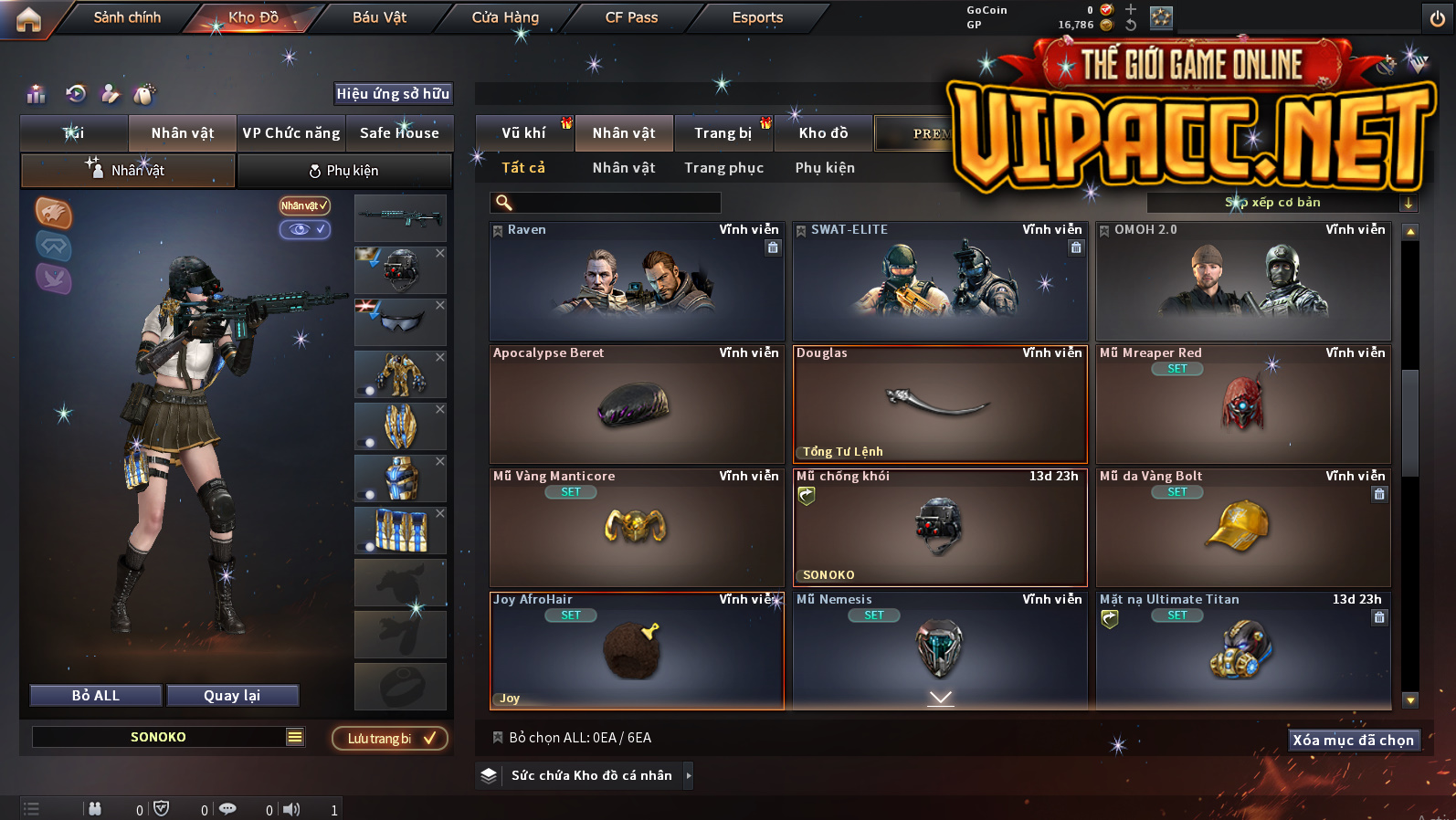Switch to the Safe House tab
The width and height of the screenshot is (1456, 820).
tap(399, 133)
